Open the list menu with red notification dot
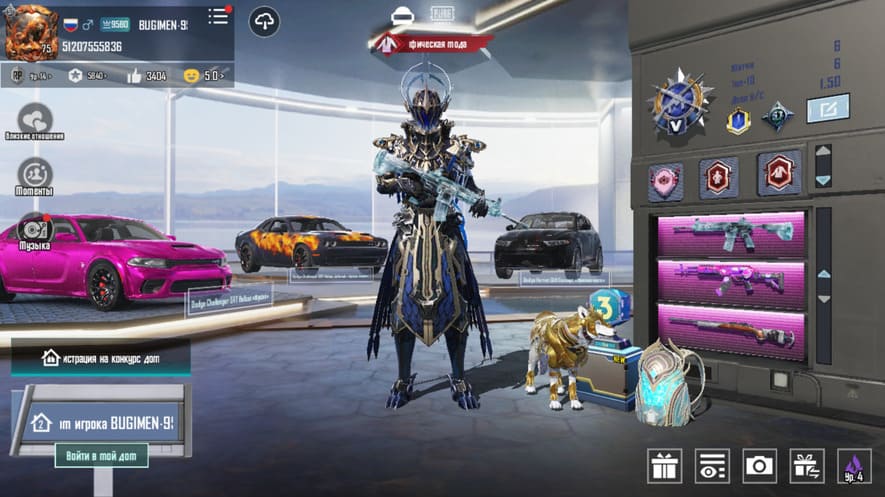The width and height of the screenshot is (885, 497). (x=218, y=17)
